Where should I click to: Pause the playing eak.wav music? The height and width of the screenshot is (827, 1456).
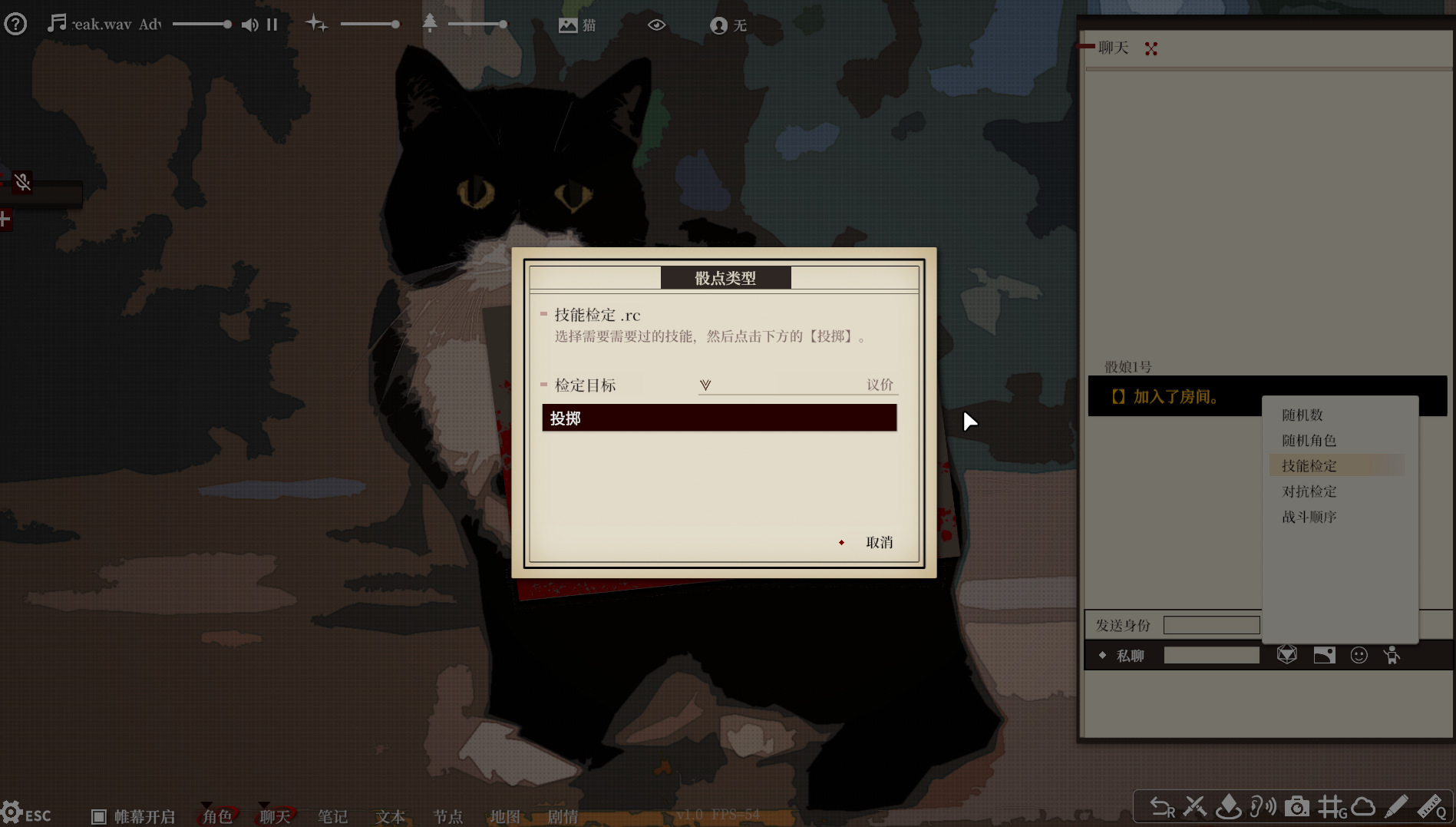272,25
